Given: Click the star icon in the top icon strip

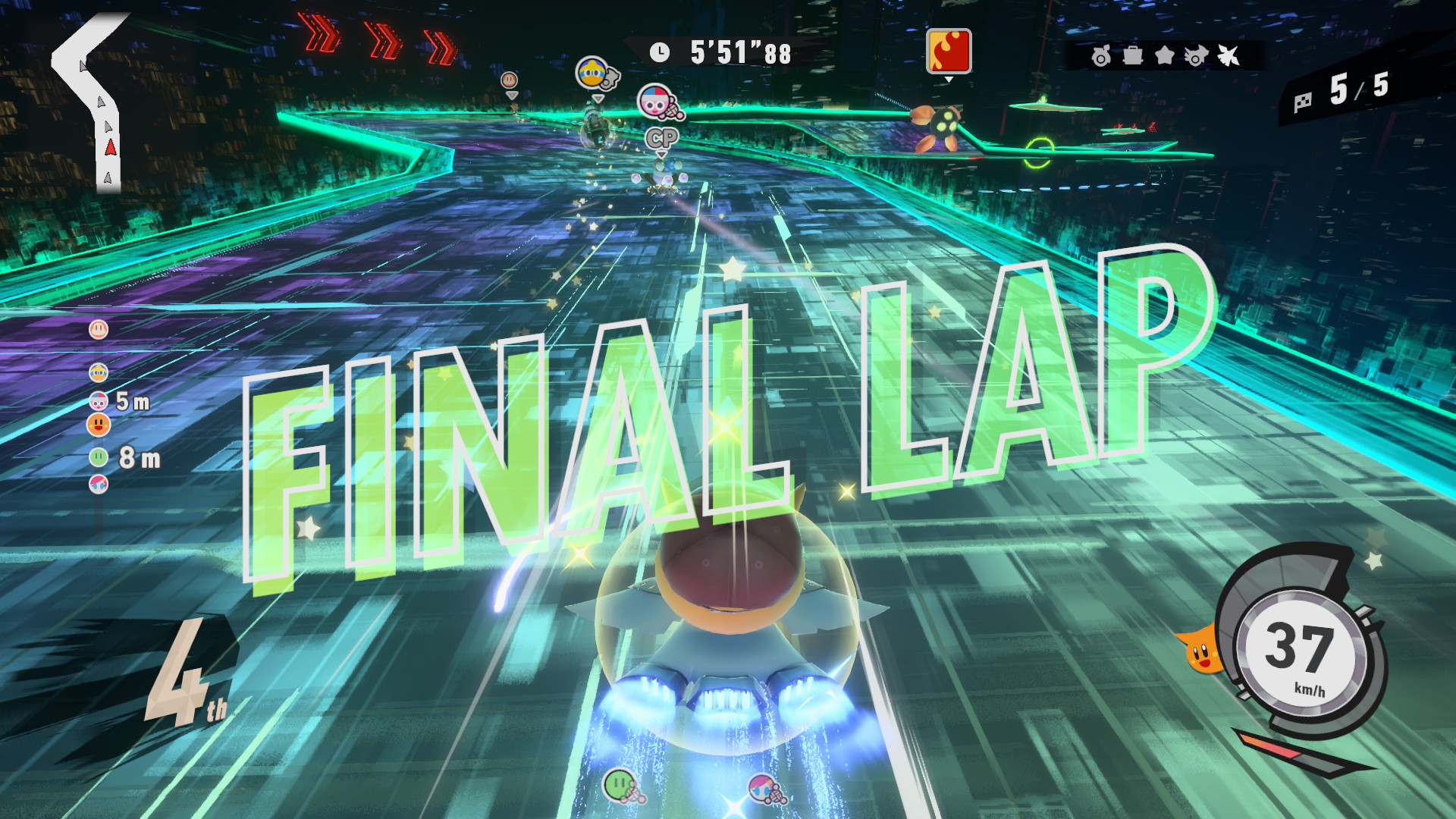Looking at the screenshot, I should coord(1164,55).
